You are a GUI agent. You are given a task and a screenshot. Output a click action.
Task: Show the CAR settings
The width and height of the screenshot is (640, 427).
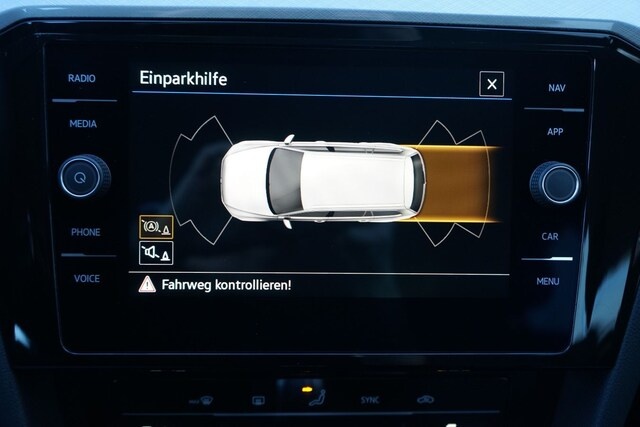pos(550,237)
